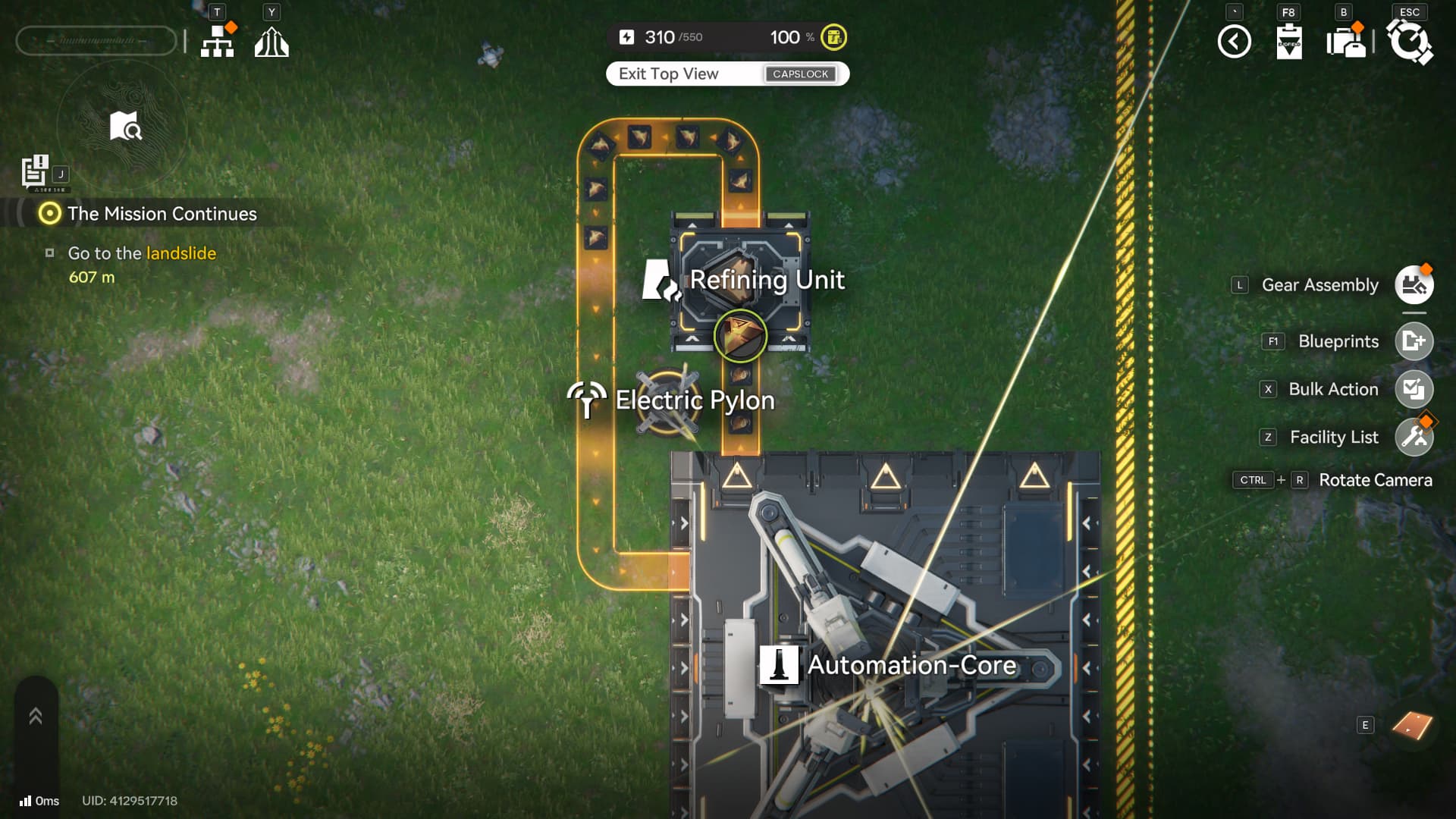
Task: Open the backpack inventory icon
Action: [x=1346, y=42]
